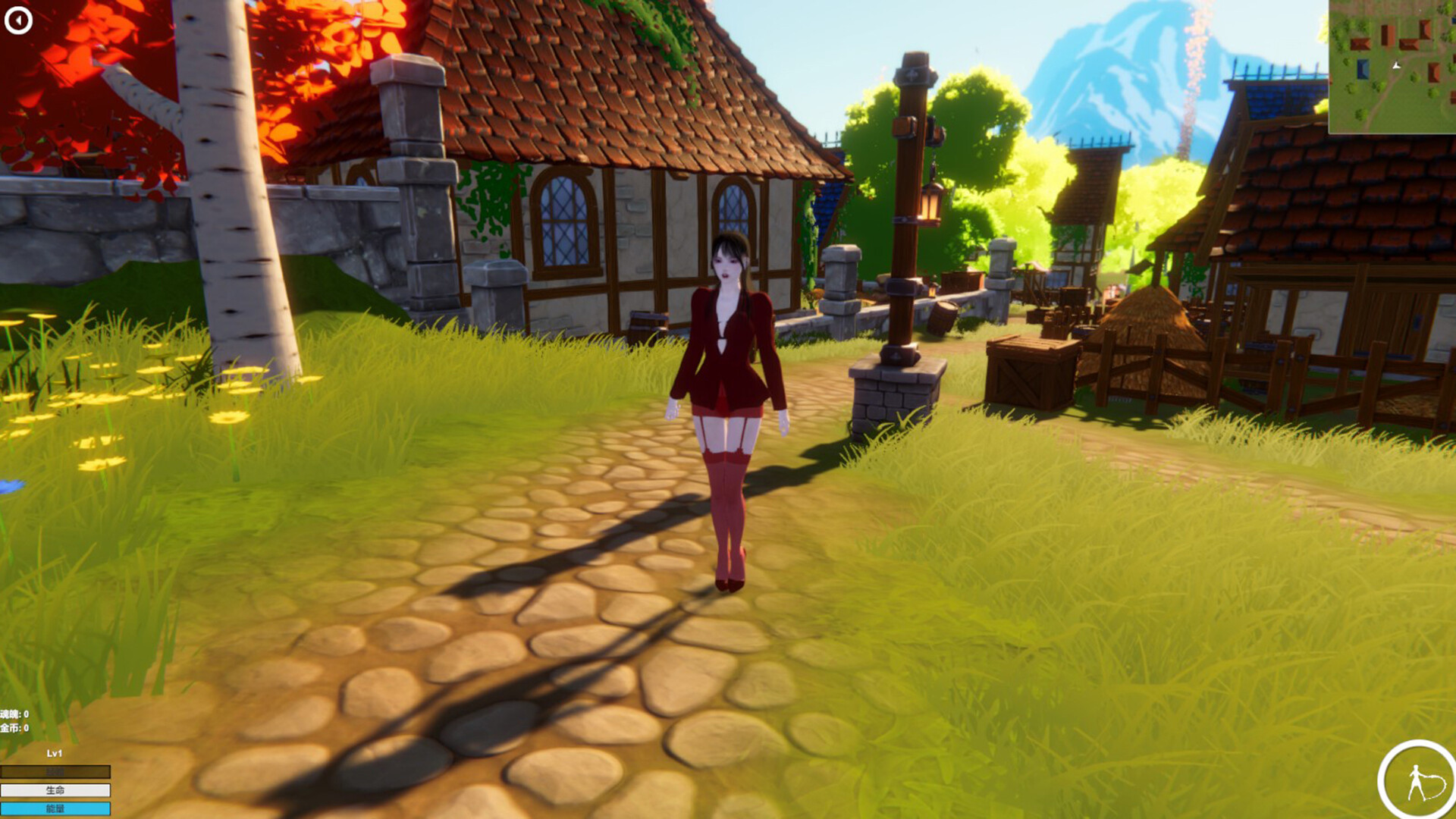Click the blue-roofed building on the minimap
The width and height of the screenshot is (1456, 819).
[x=1363, y=69]
